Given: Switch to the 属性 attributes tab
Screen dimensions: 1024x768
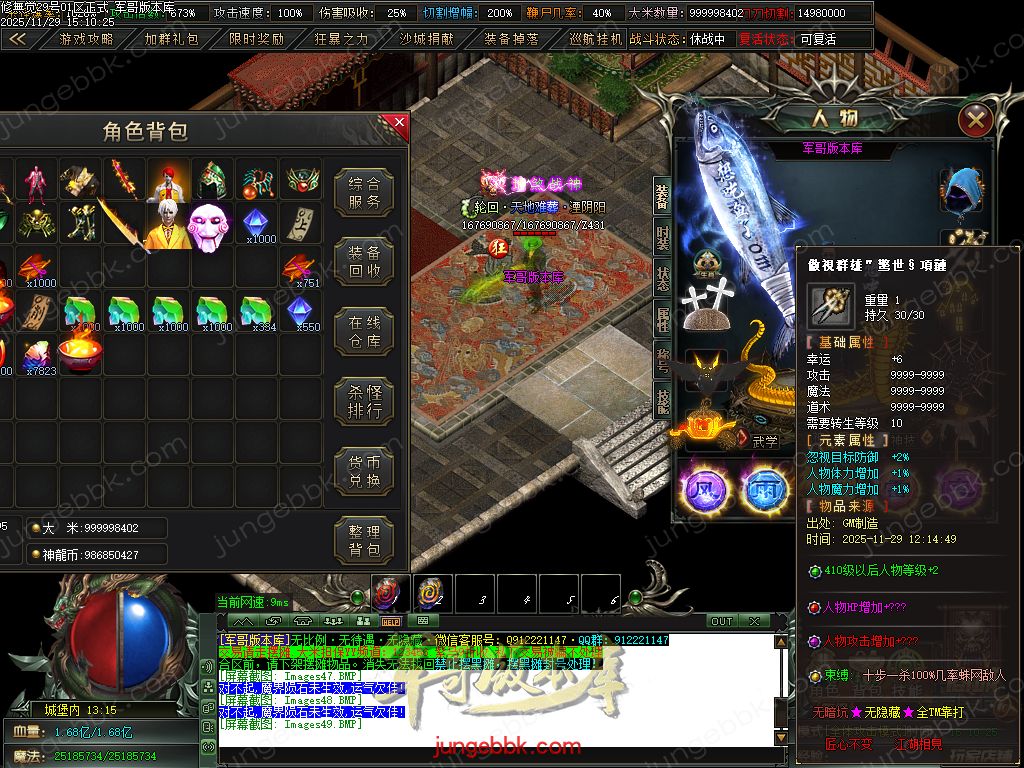Looking at the screenshot, I should 662,320.
